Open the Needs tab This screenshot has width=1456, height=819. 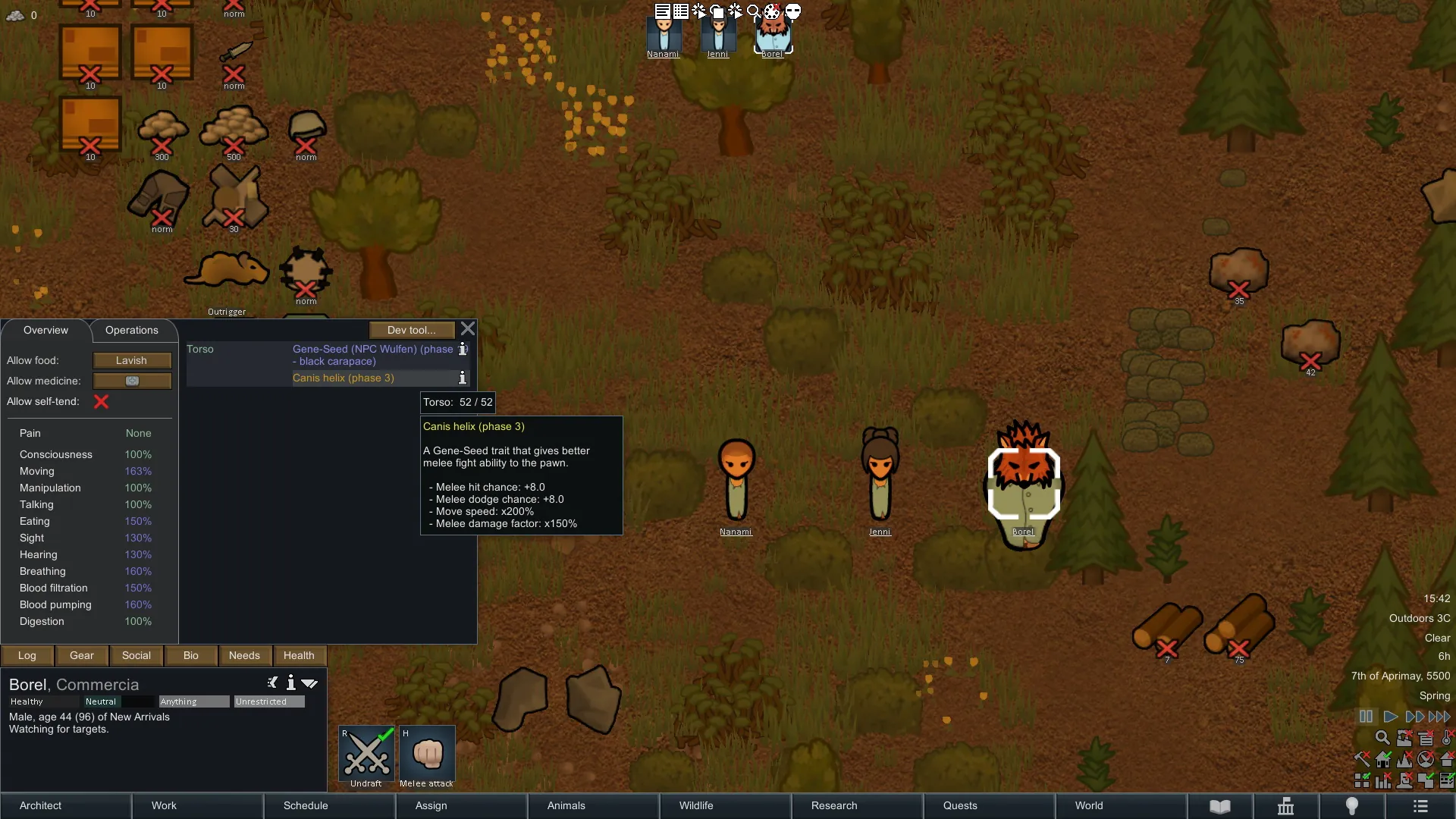tap(244, 656)
